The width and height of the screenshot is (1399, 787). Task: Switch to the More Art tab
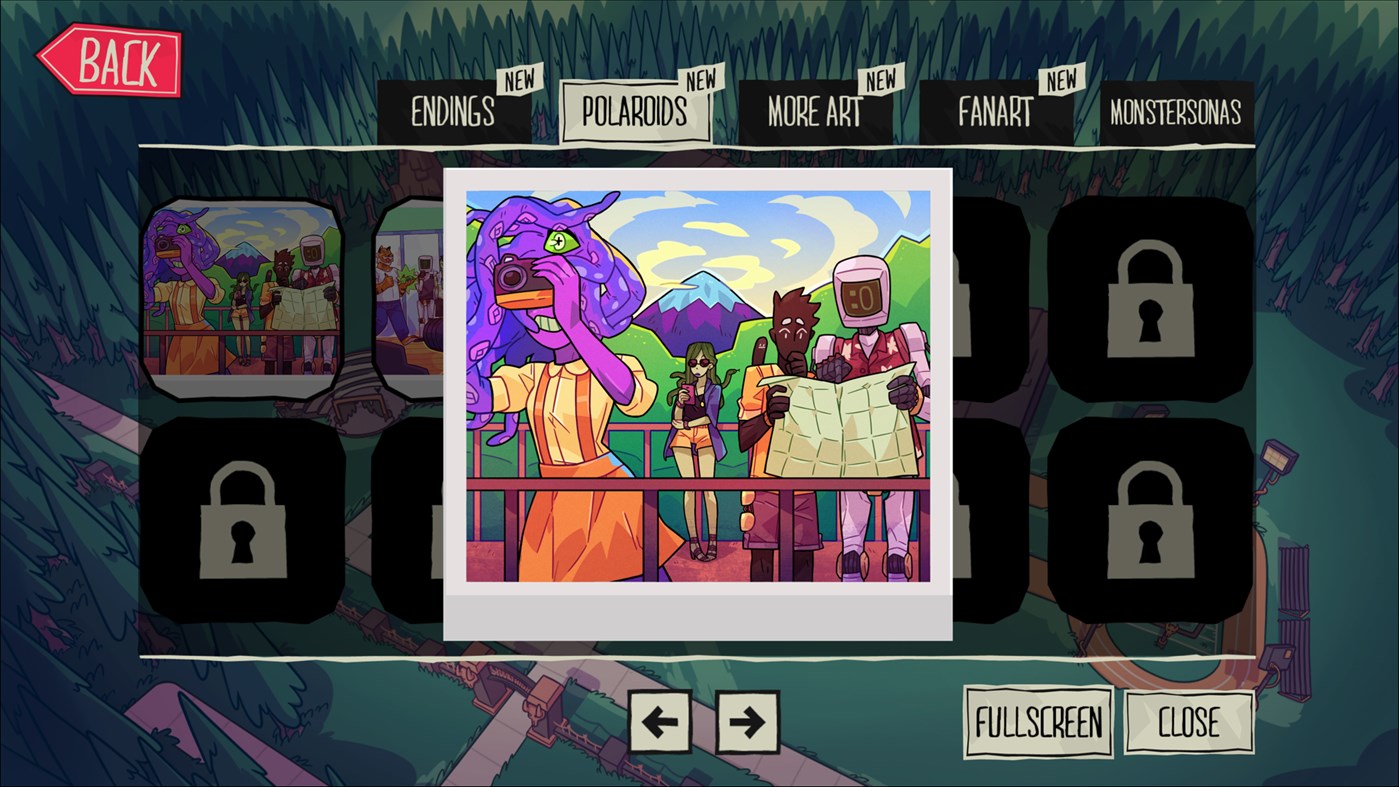tap(815, 111)
